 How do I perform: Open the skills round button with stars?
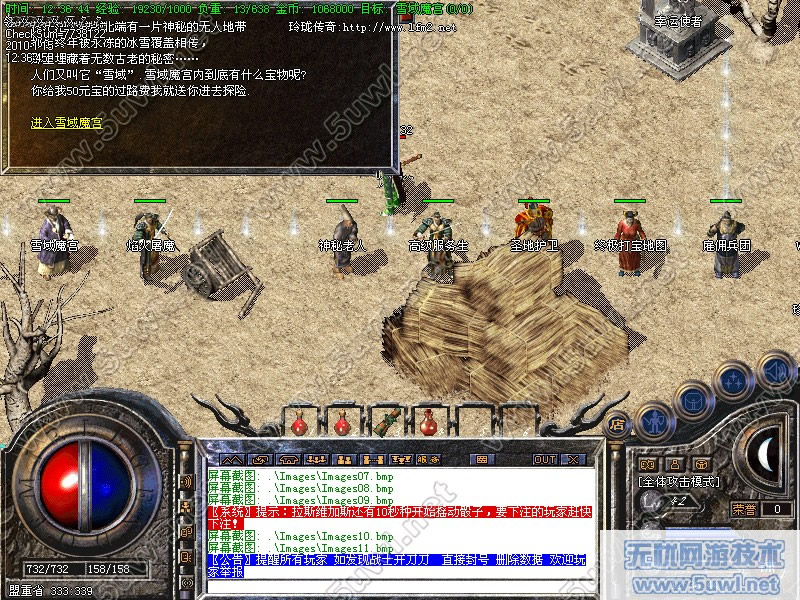(733, 381)
